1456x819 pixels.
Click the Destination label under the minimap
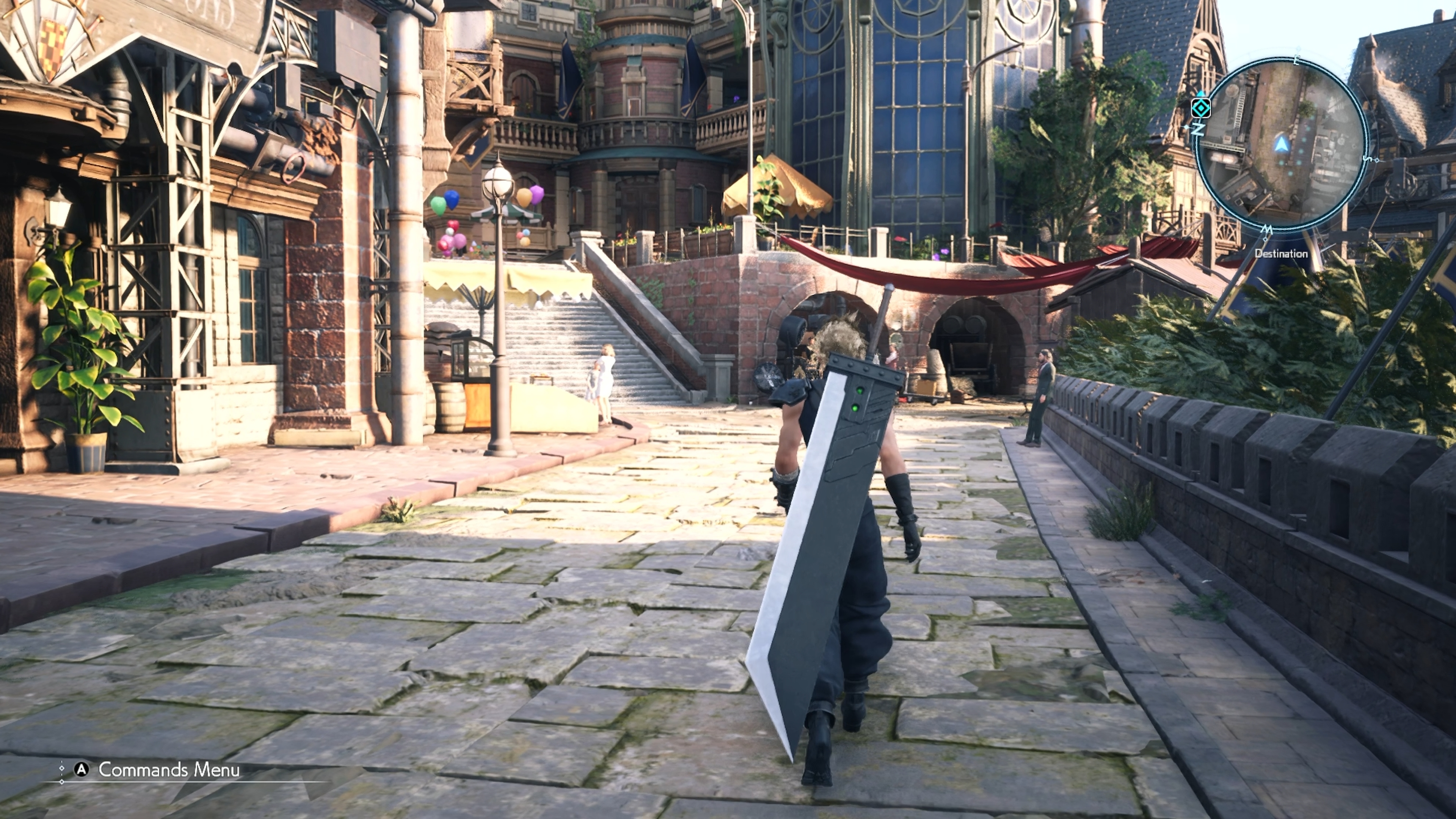(1282, 254)
